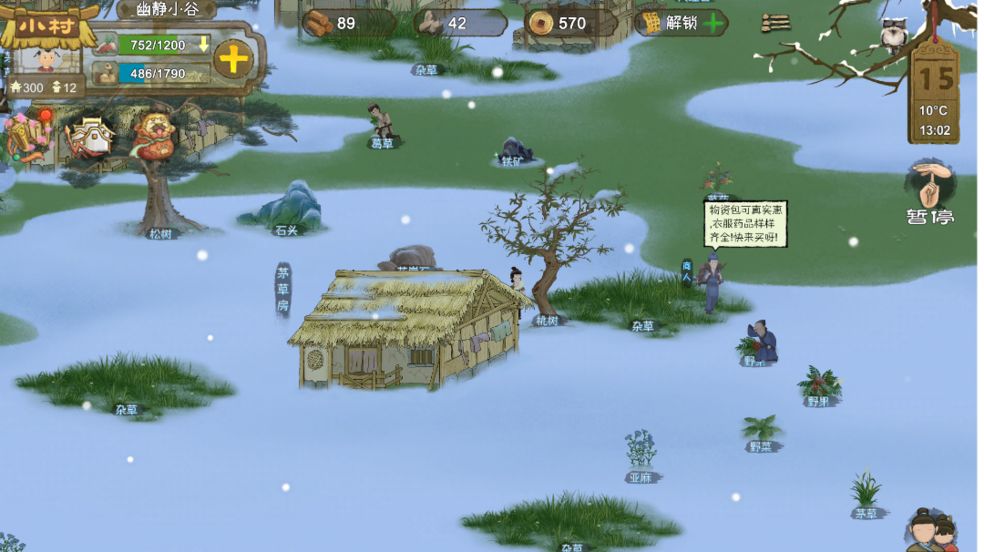Click the yellow plus button beside food bar
984x552 pixels.
point(233,59)
